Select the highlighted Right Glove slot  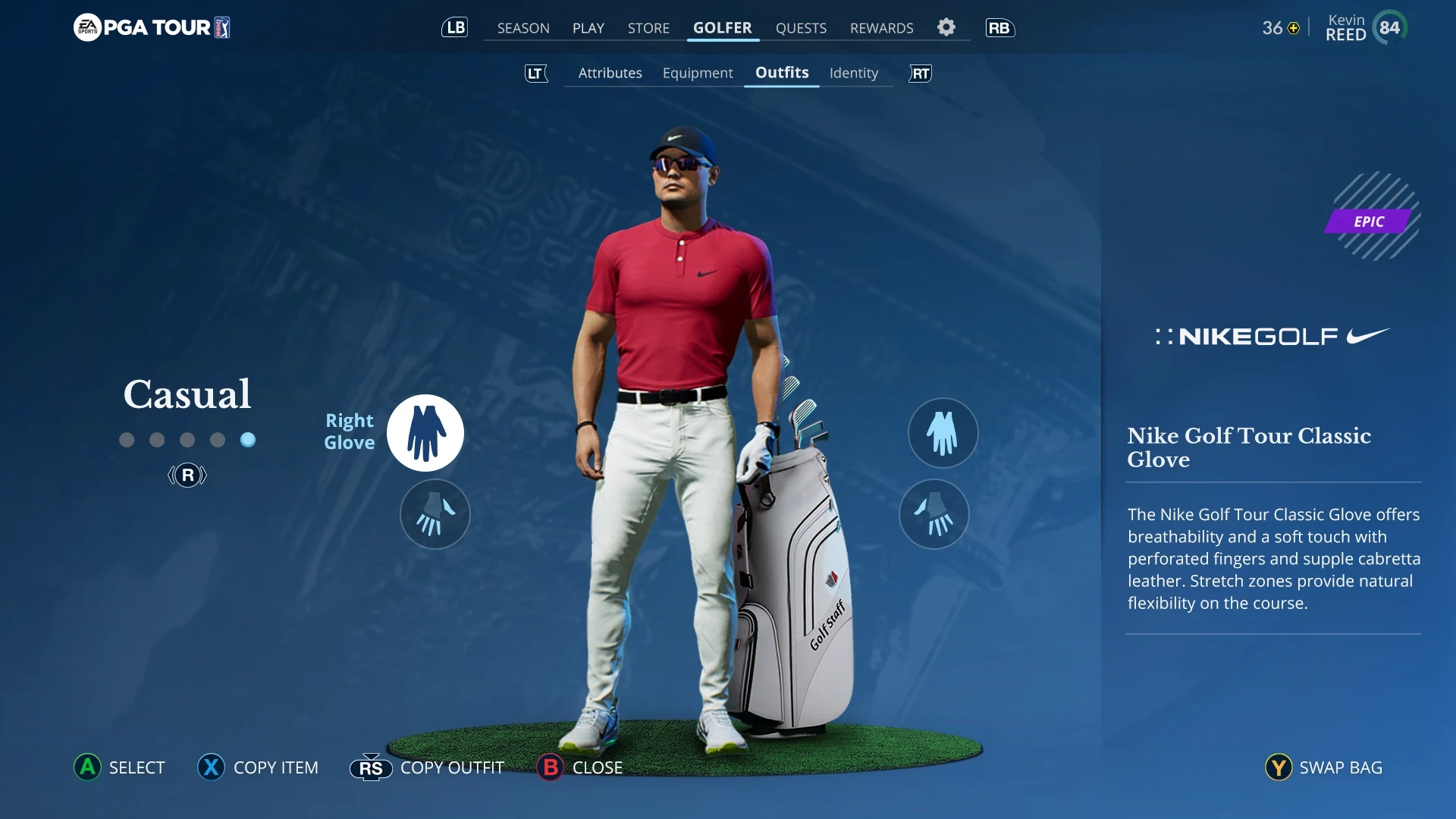click(425, 433)
